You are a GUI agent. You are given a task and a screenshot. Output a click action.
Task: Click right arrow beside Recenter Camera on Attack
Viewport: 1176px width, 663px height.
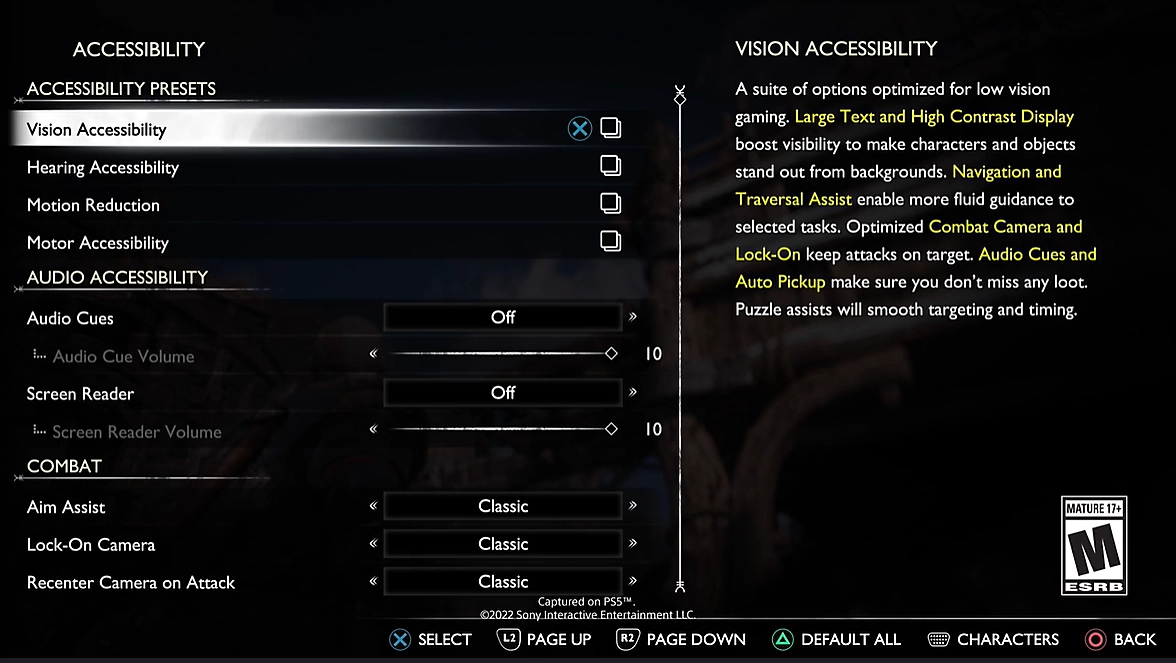[633, 581]
